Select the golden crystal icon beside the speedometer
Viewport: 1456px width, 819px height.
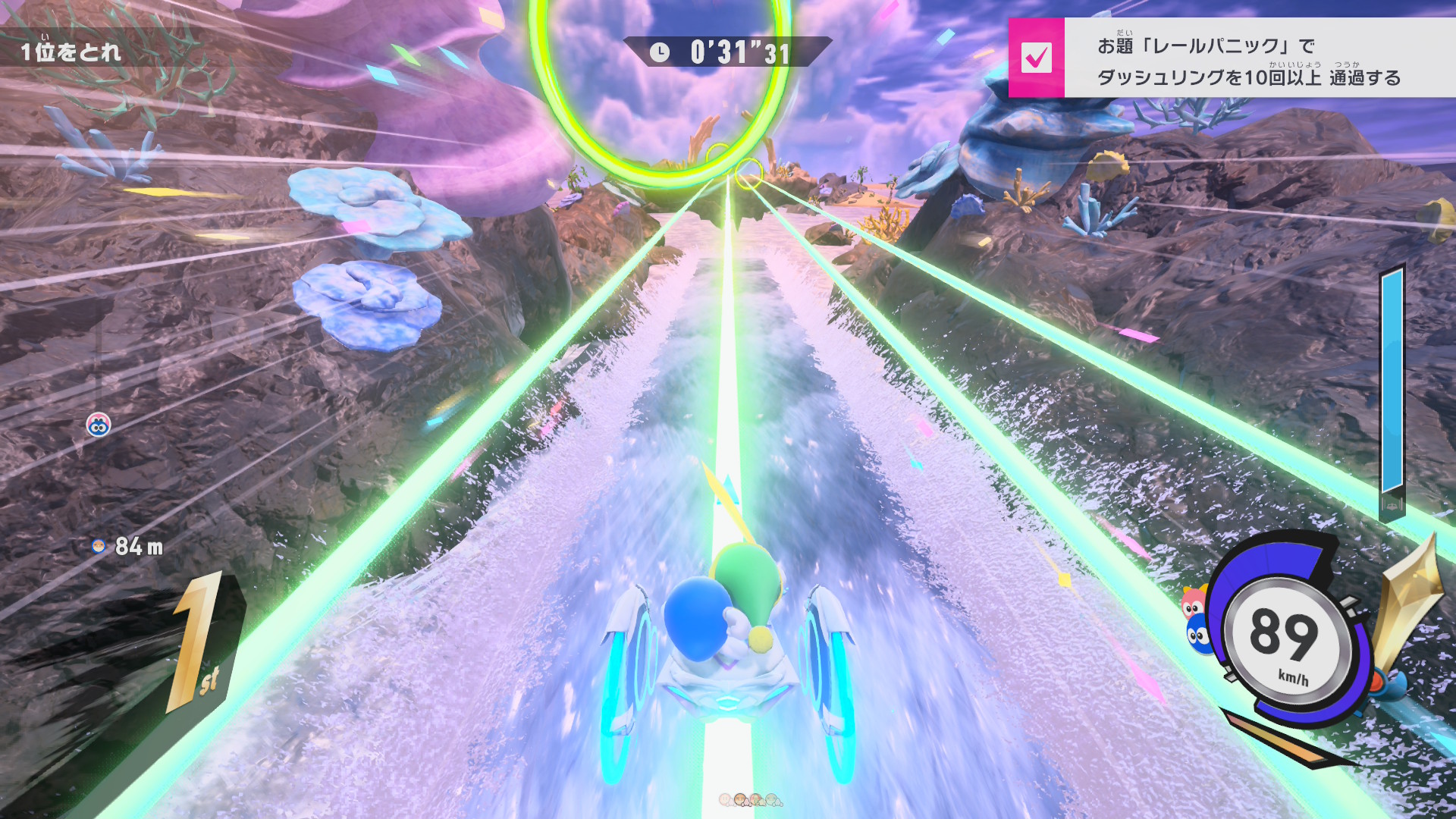point(1411,599)
